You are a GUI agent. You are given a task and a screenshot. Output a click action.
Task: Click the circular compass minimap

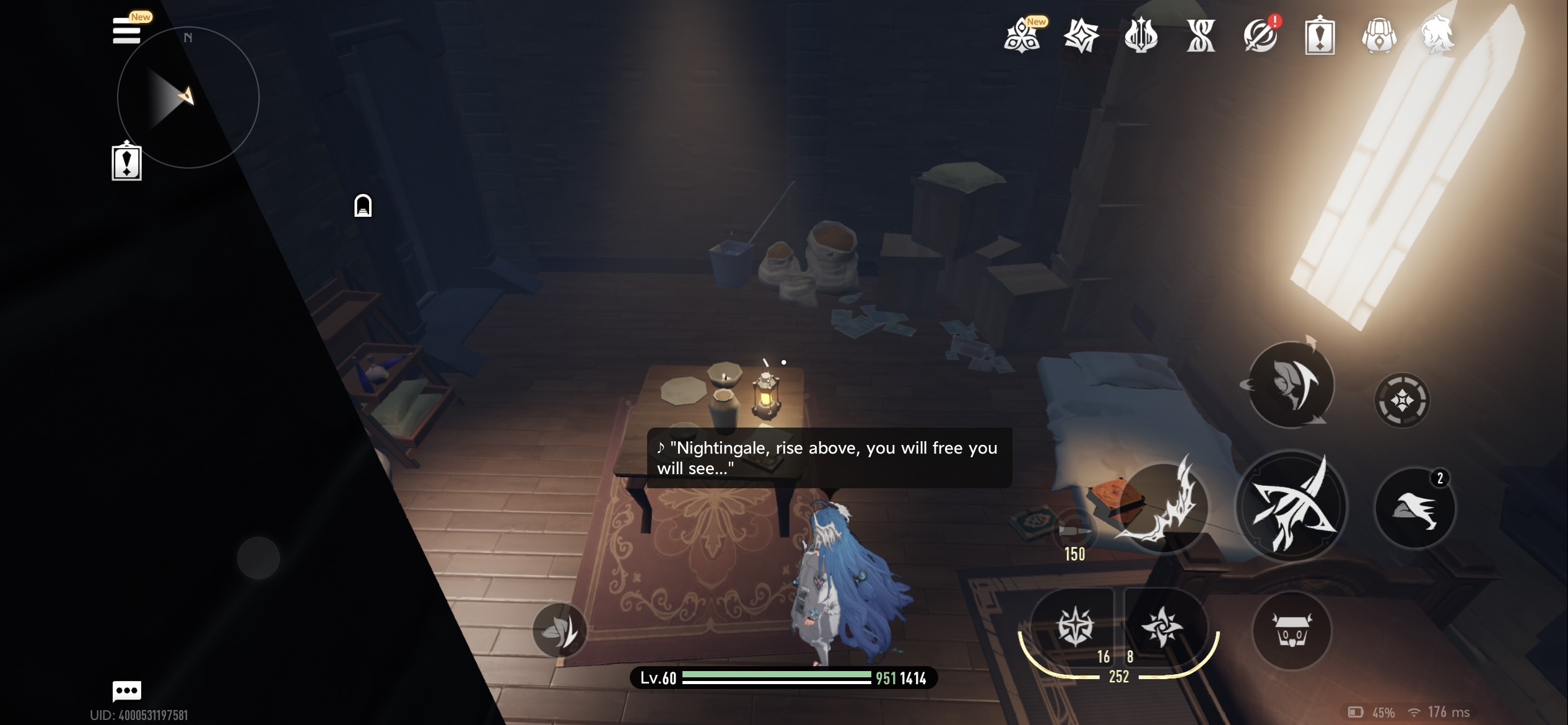click(188, 97)
